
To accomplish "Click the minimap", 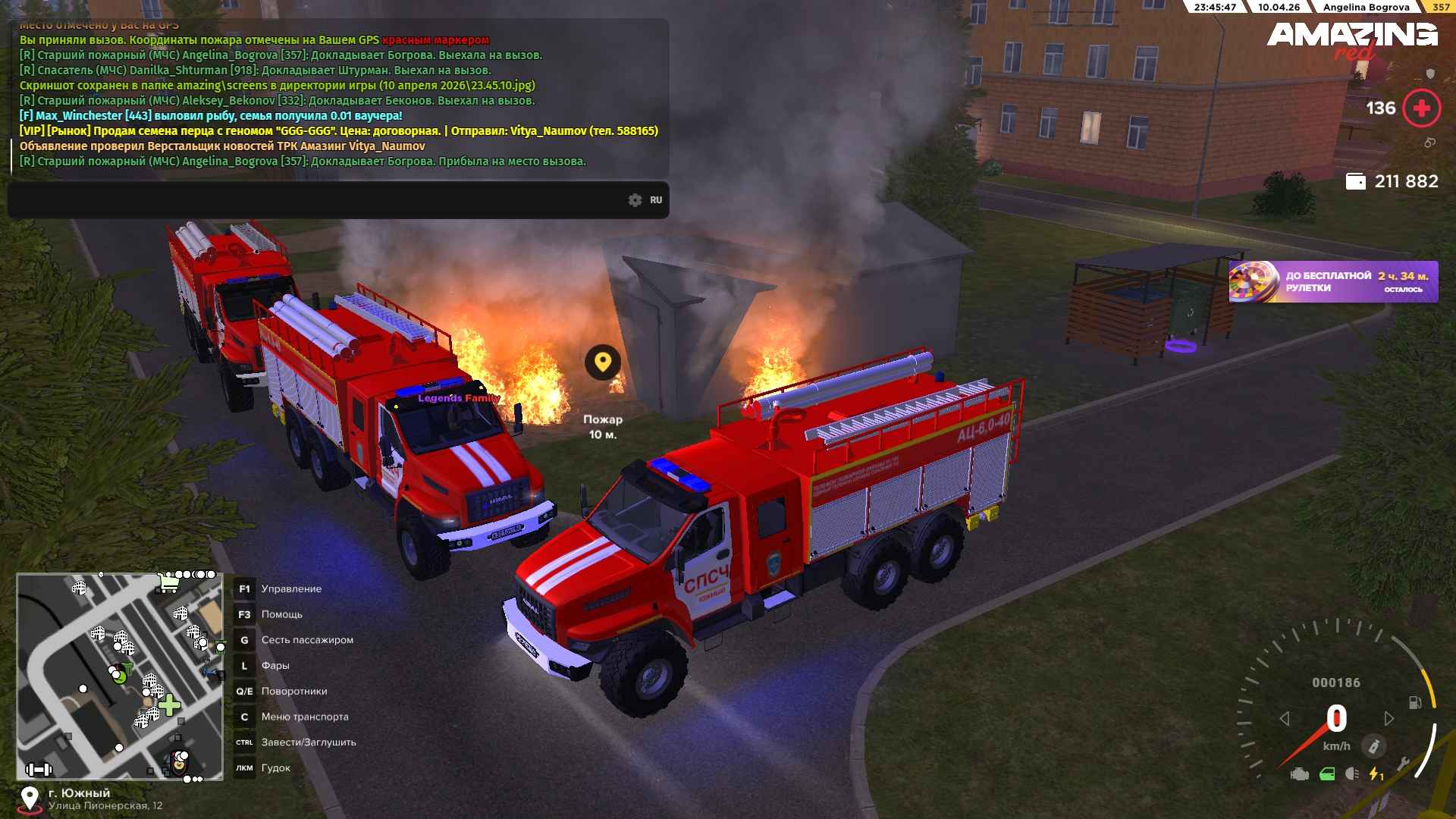I will coord(120,676).
